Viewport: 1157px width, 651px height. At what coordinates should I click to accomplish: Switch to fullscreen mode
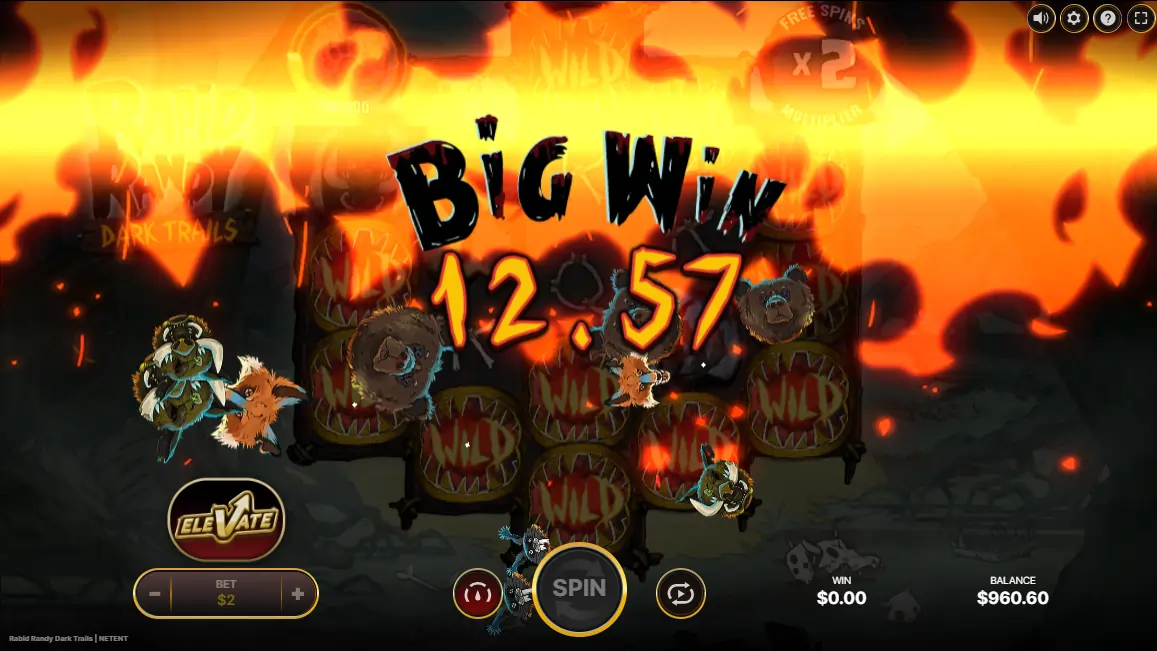1140,18
